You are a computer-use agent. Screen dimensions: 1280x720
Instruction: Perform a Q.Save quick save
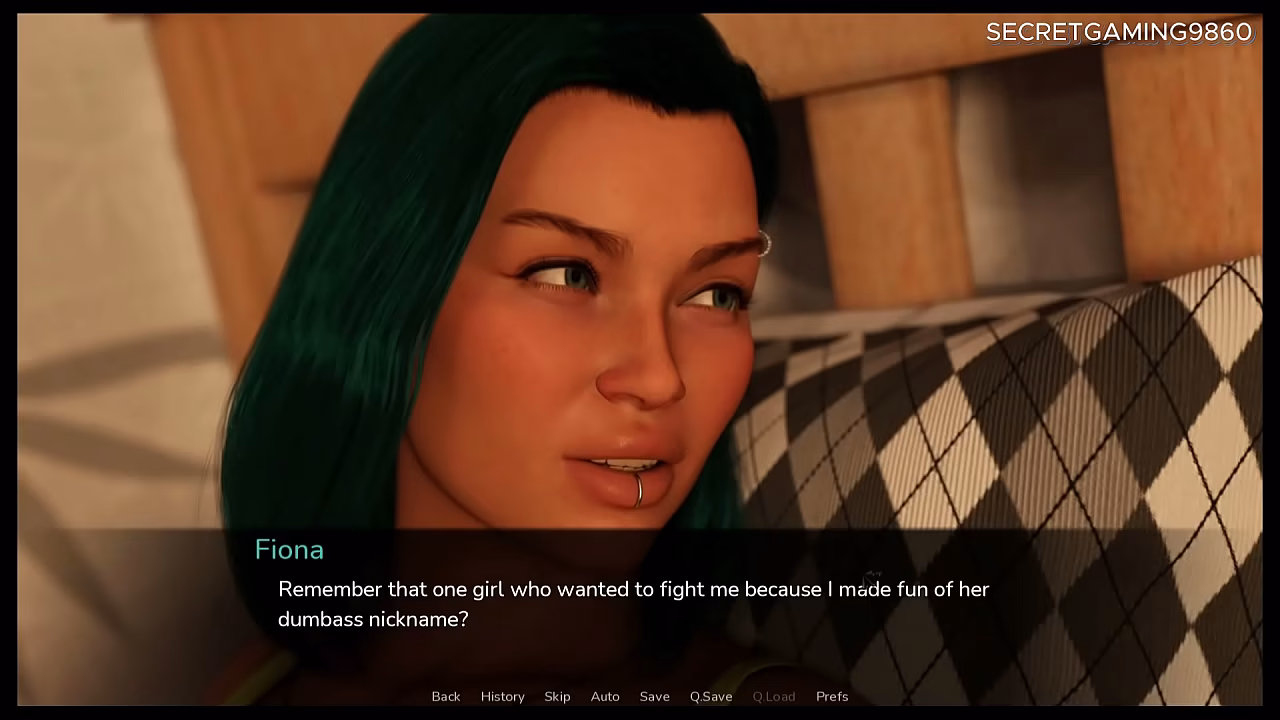pyautogui.click(x=710, y=696)
